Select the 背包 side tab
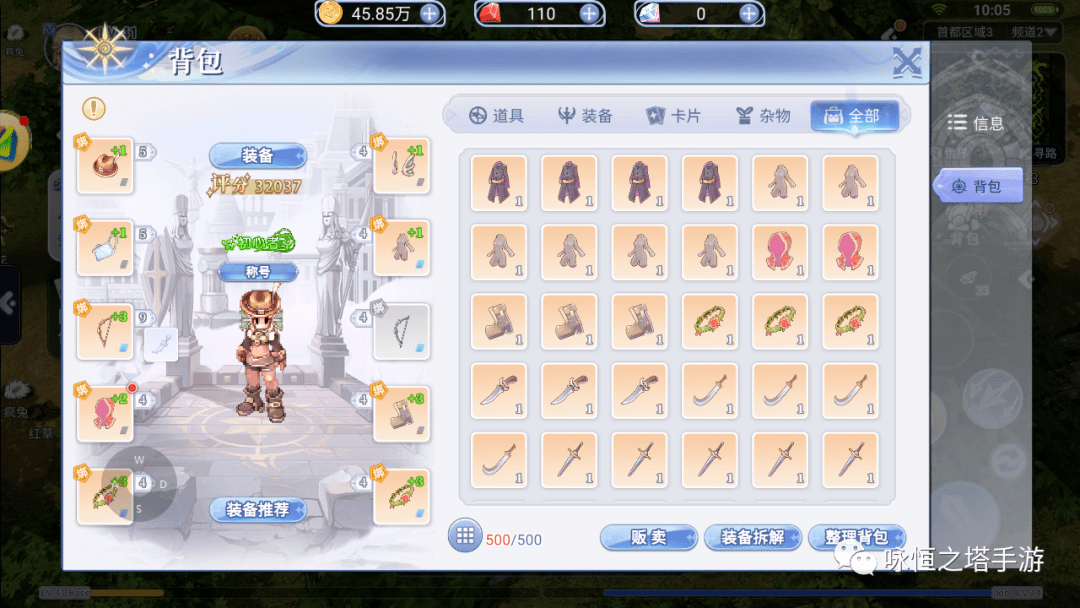This screenshot has height=608, width=1080. click(978, 186)
